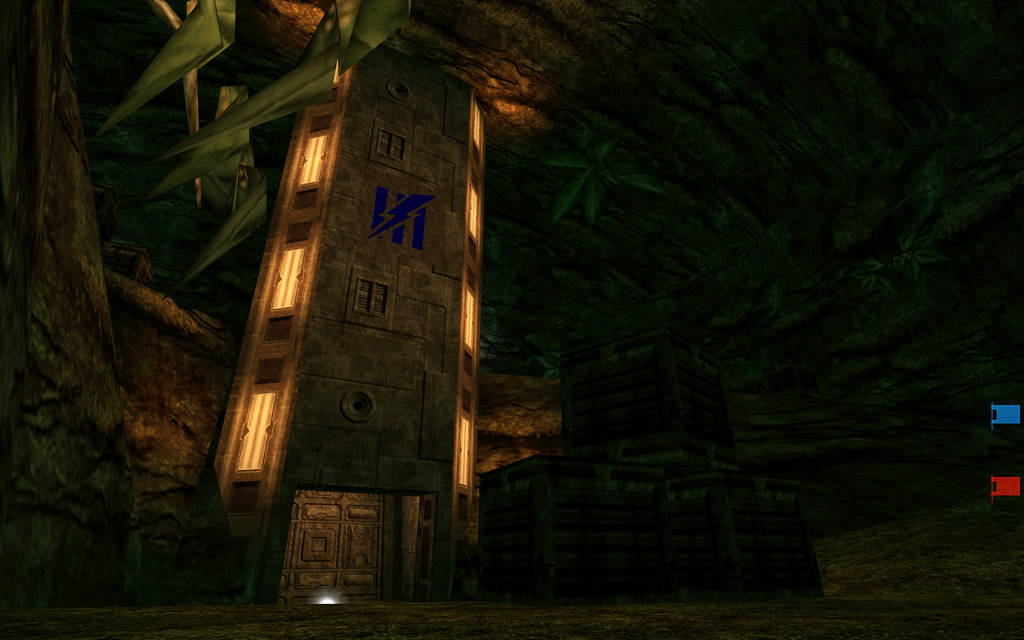Select the red team flag indicator
Viewport: 1024px width, 640px height.
[1005, 486]
